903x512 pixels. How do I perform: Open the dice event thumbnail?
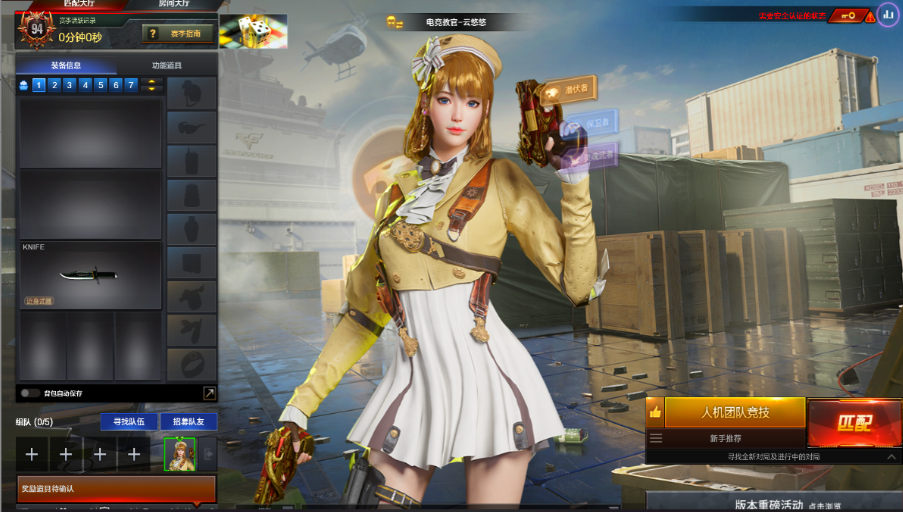click(253, 32)
